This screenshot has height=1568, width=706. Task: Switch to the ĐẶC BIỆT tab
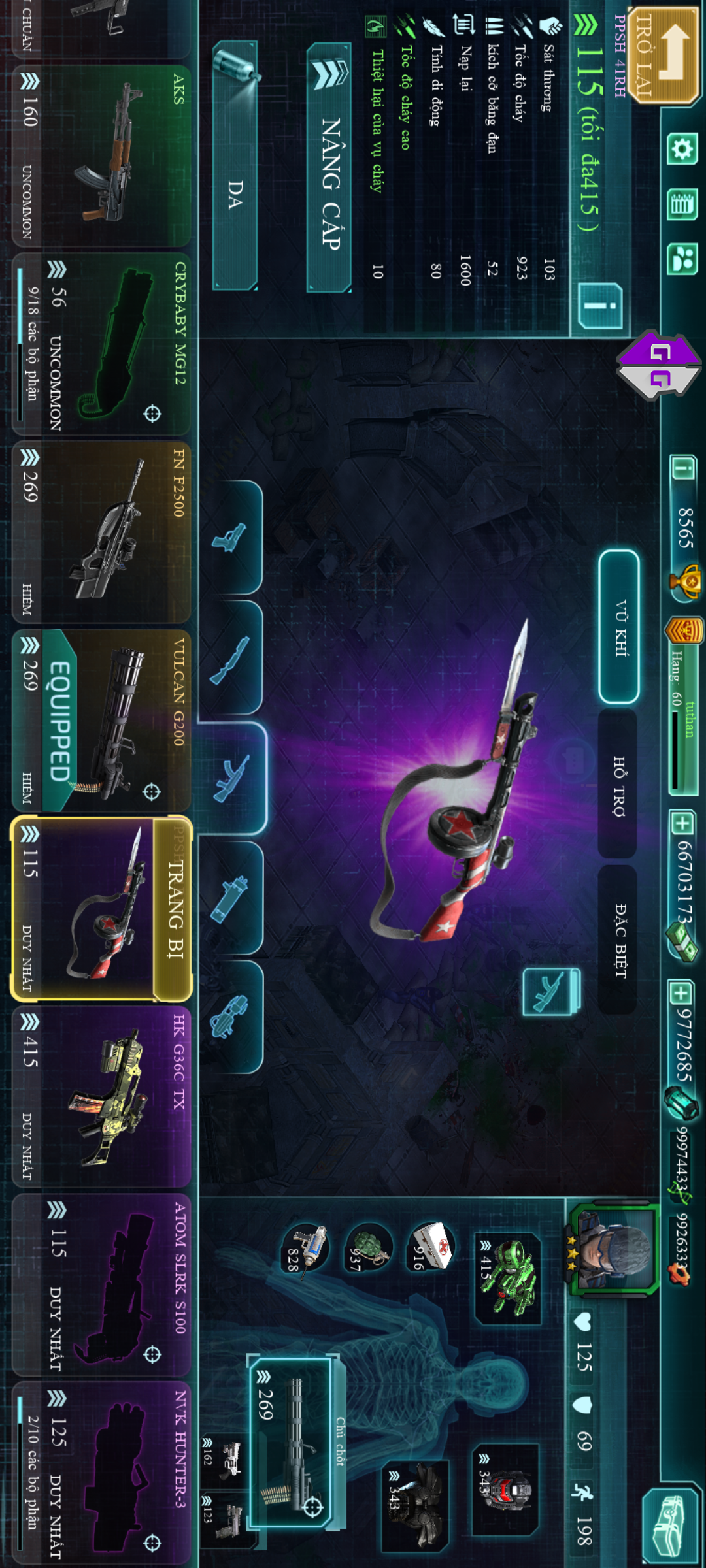click(x=618, y=939)
